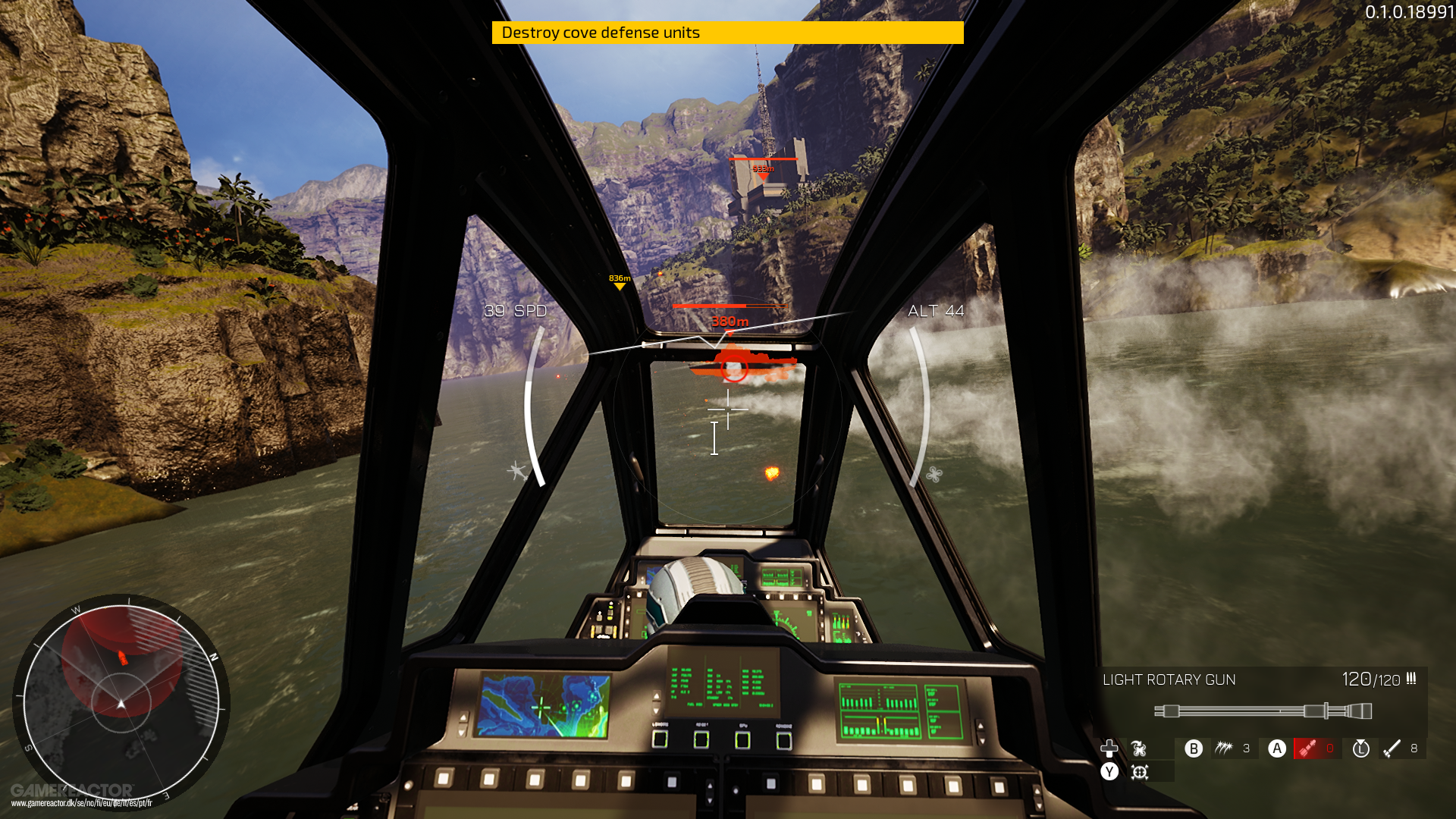This screenshot has height=819, width=1456.
Task: Select the ALT 44 altitude readout
Action: (x=935, y=311)
